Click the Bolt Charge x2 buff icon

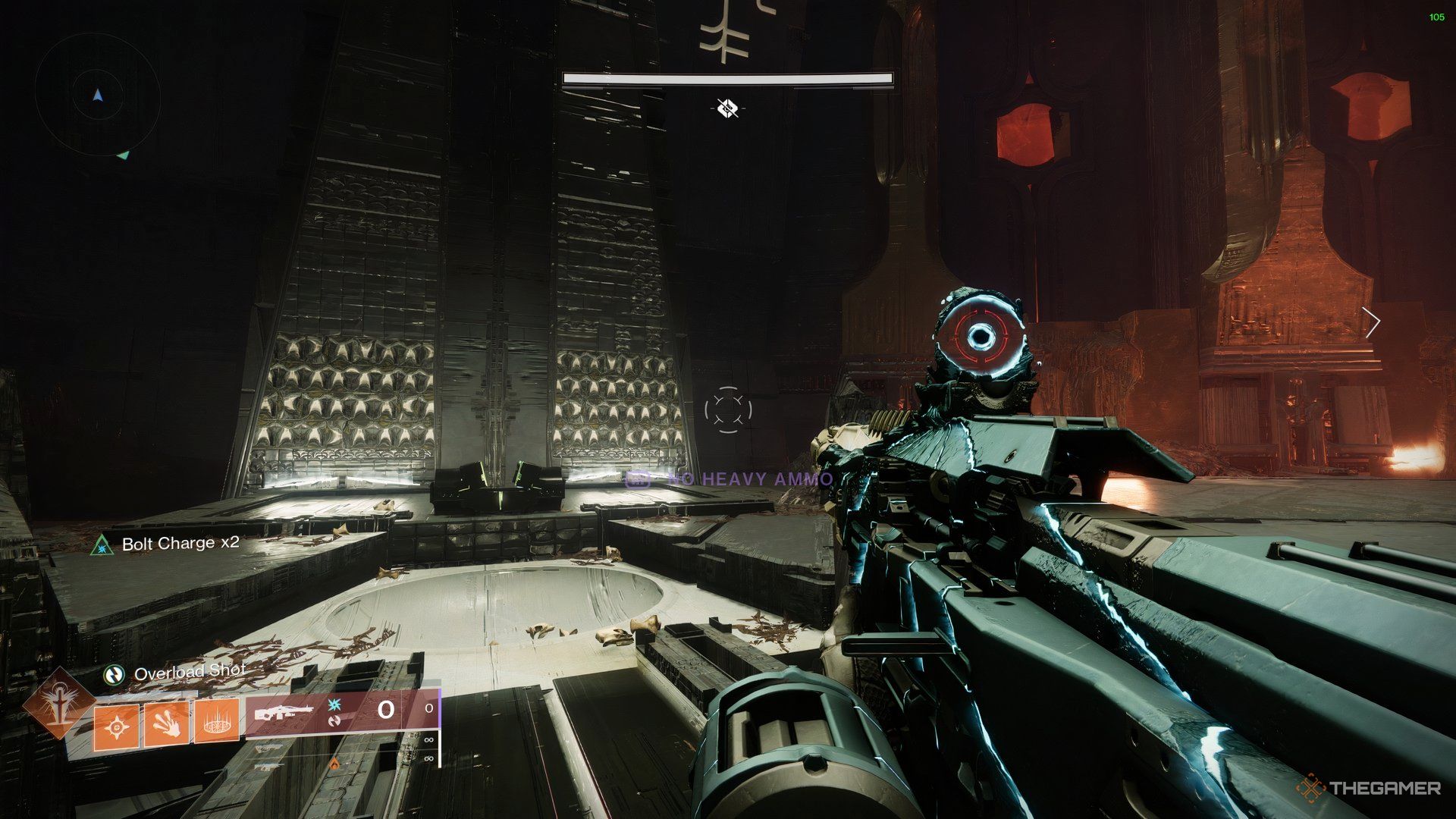[102, 544]
